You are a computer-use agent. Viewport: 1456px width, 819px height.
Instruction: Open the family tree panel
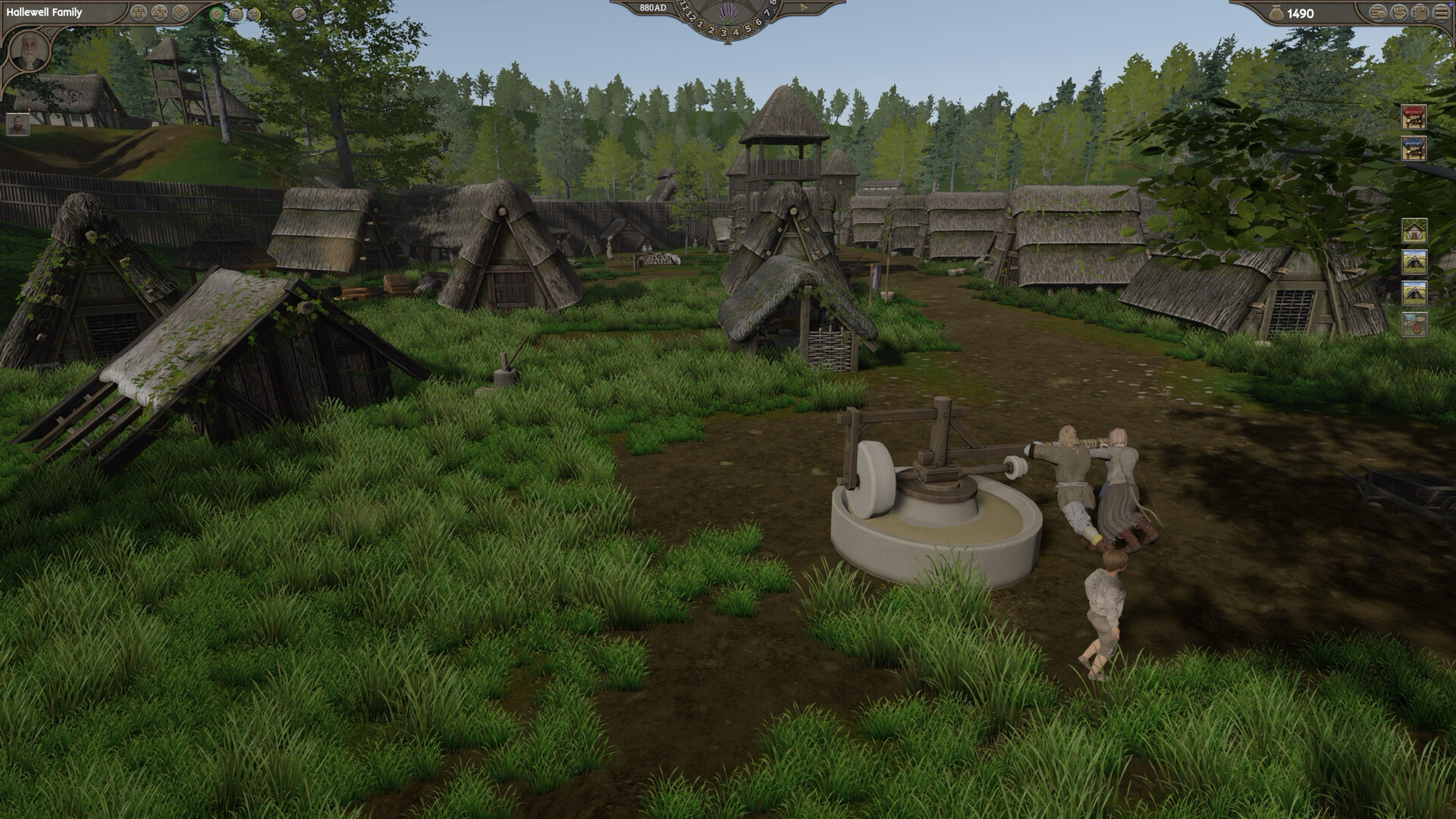tap(138, 12)
